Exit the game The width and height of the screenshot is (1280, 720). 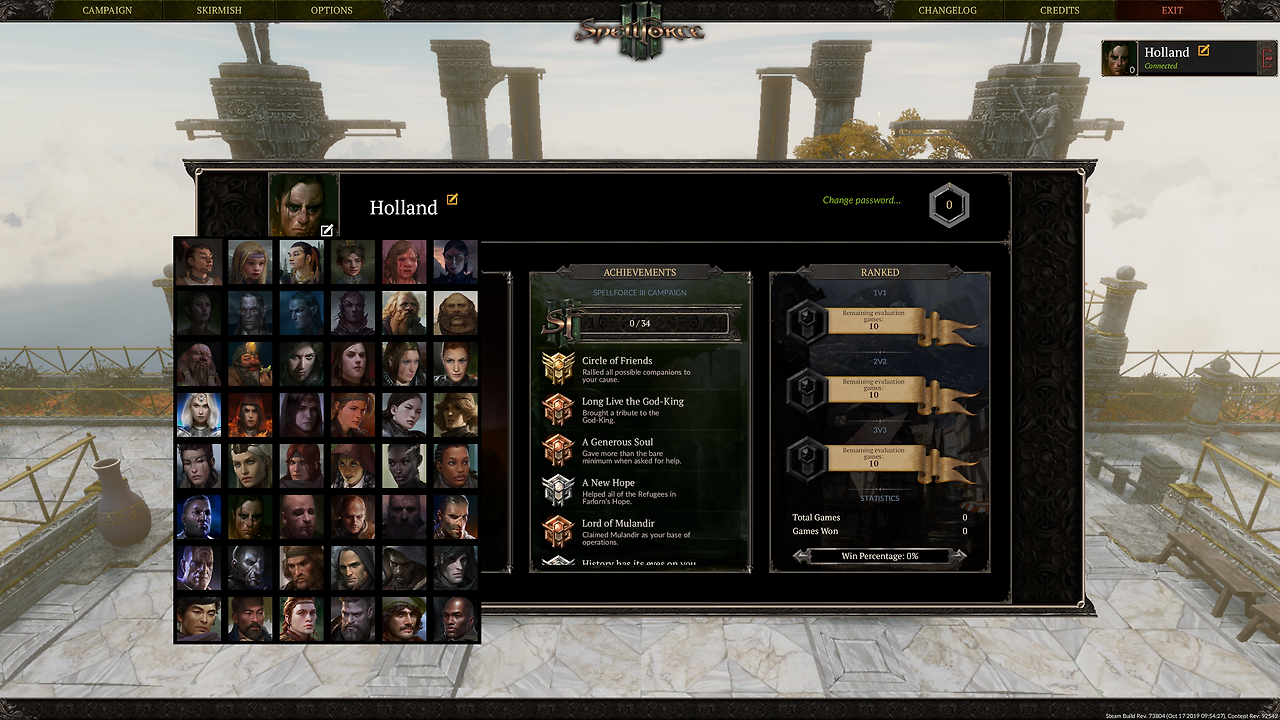(1172, 10)
